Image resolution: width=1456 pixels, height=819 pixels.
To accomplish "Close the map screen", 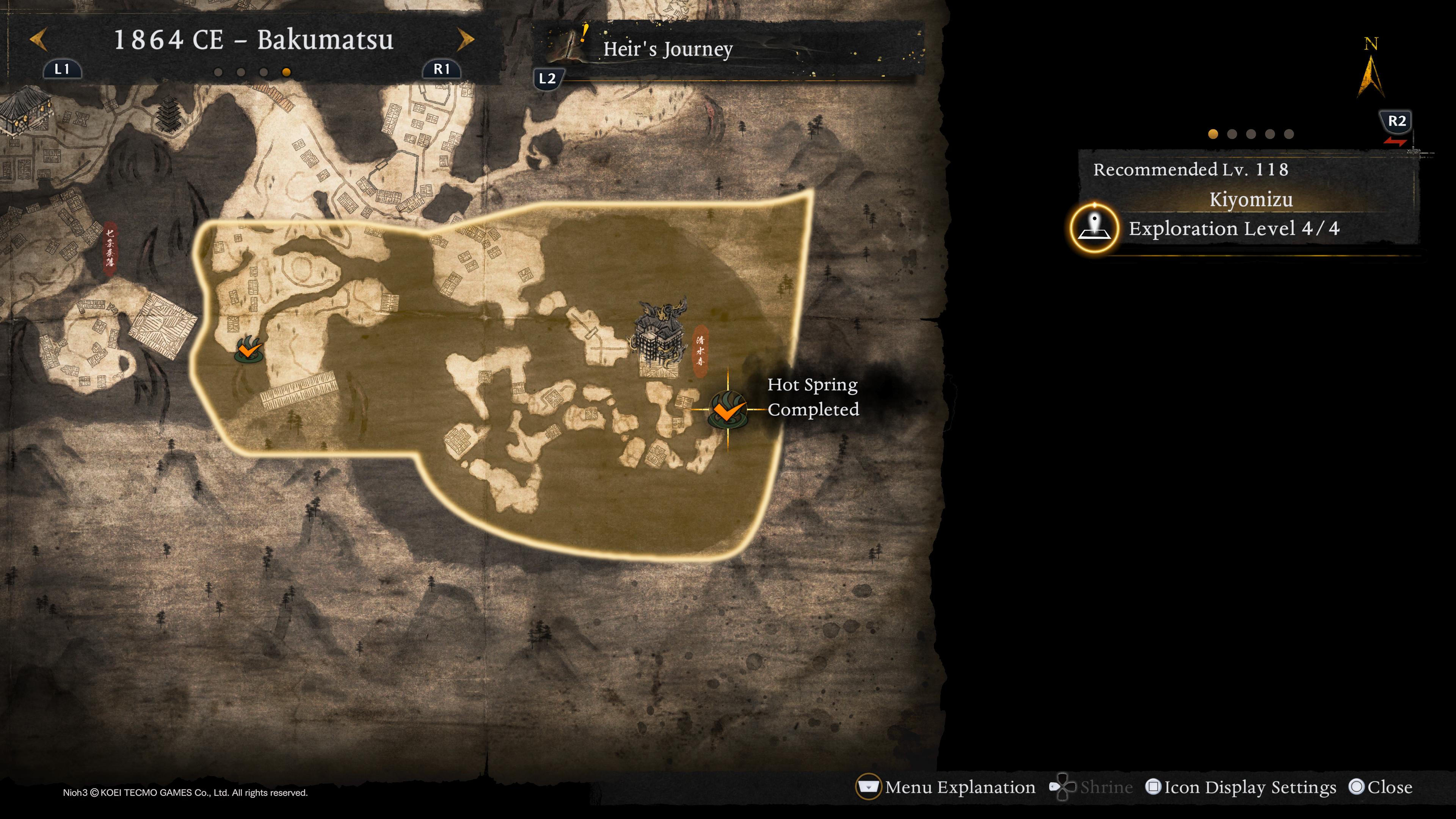I will point(1380,787).
